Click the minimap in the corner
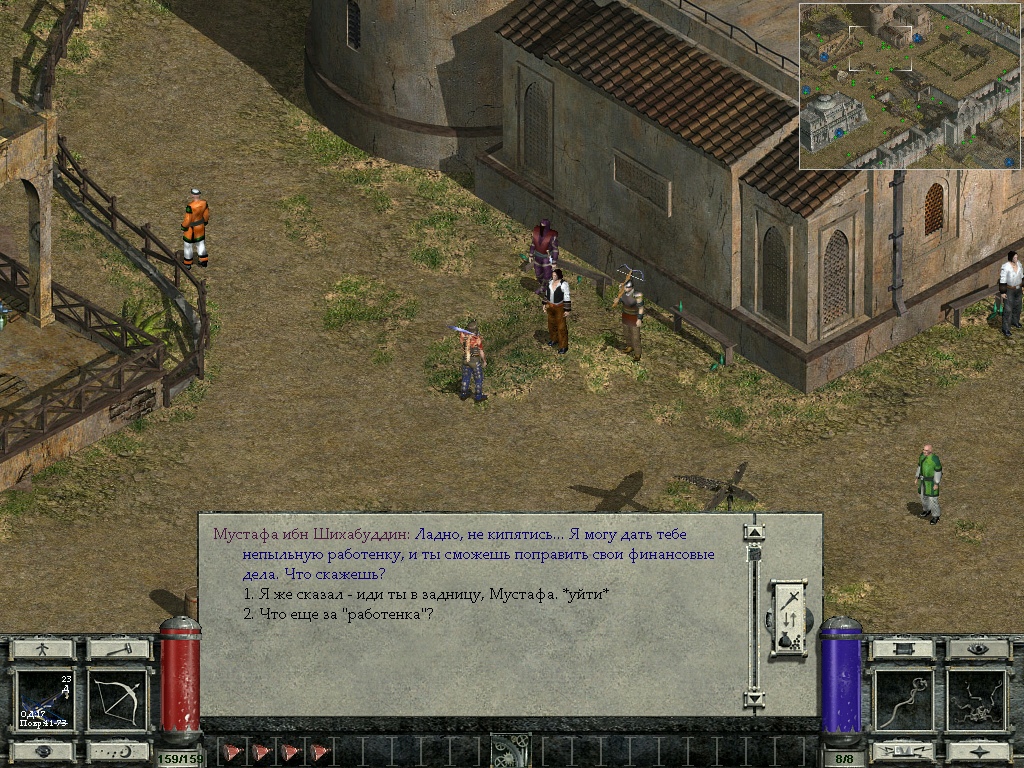 pos(908,86)
